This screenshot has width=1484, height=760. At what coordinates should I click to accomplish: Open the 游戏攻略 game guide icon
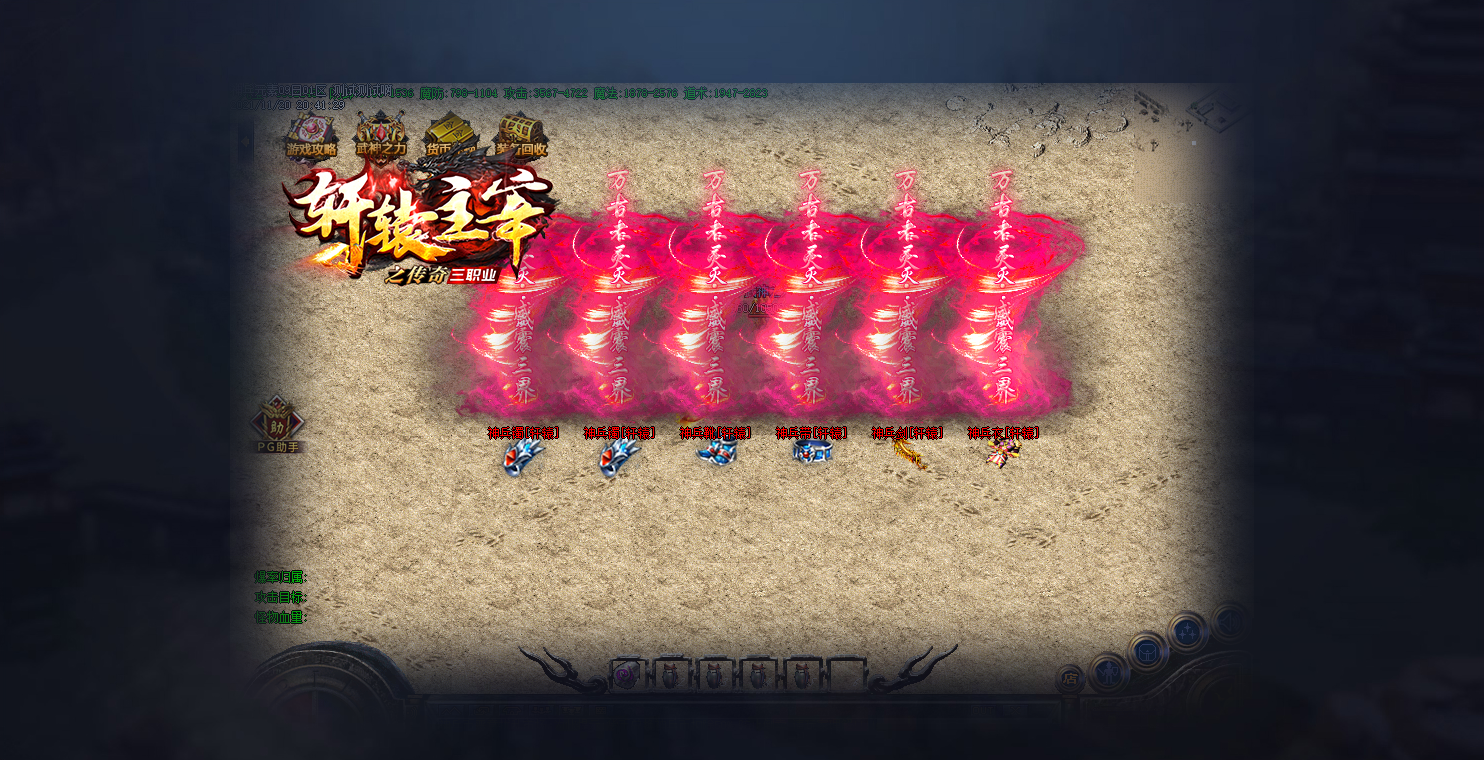pyautogui.click(x=311, y=136)
